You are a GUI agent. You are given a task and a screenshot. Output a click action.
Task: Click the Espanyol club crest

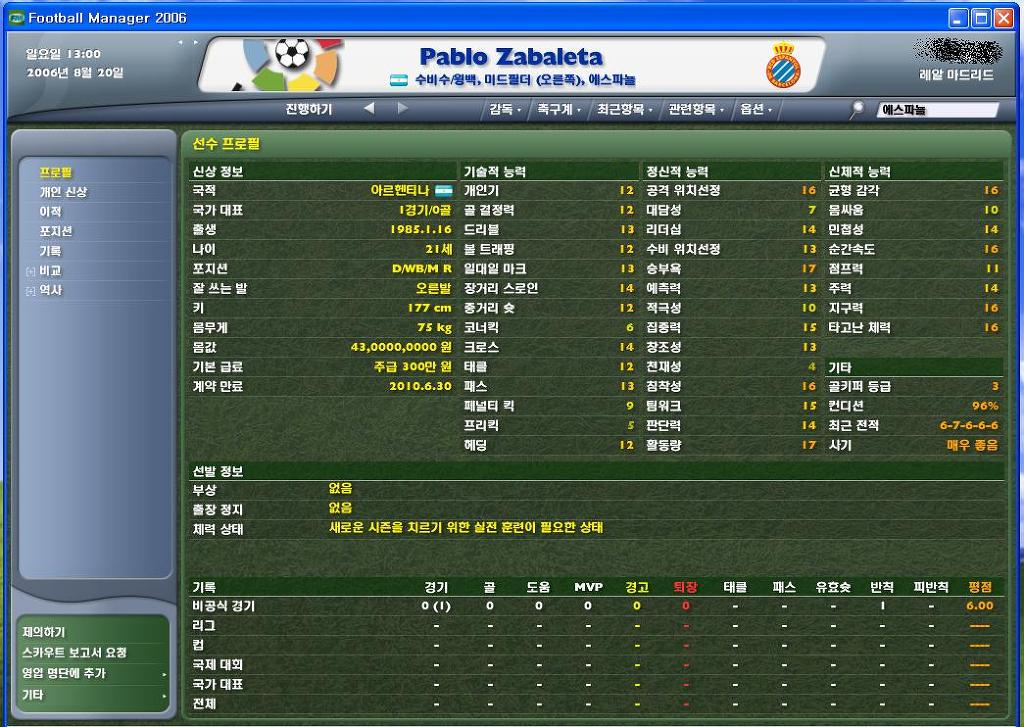783,66
